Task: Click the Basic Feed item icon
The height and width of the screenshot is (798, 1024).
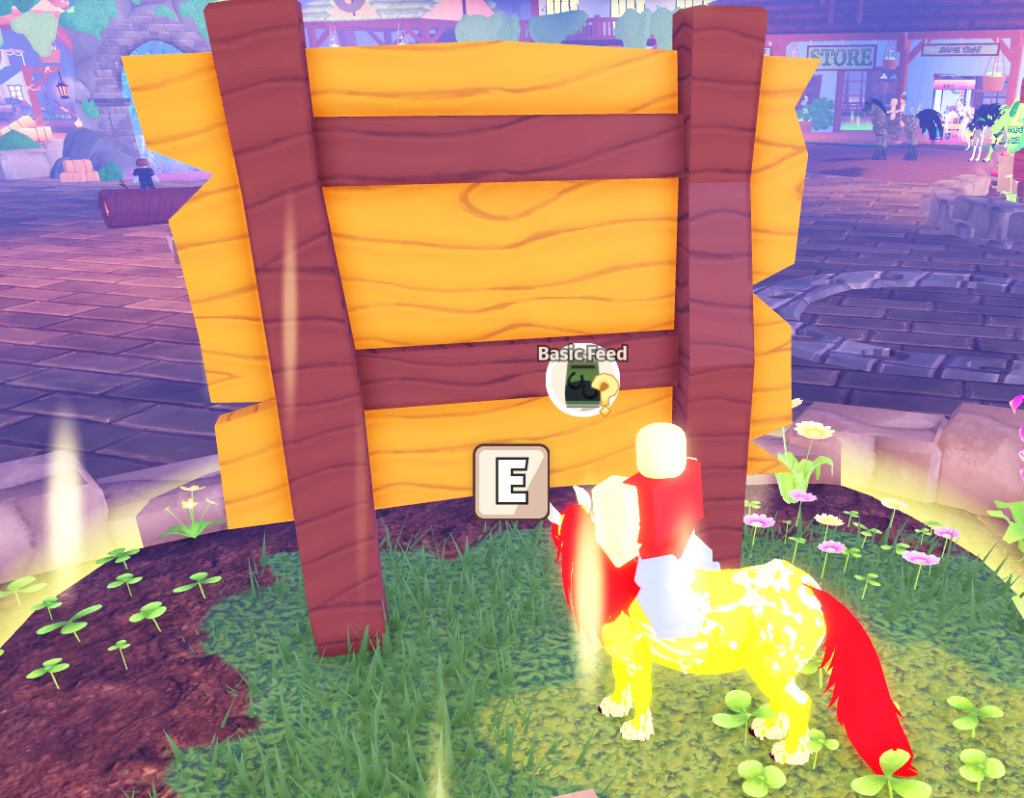Action: tap(582, 388)
